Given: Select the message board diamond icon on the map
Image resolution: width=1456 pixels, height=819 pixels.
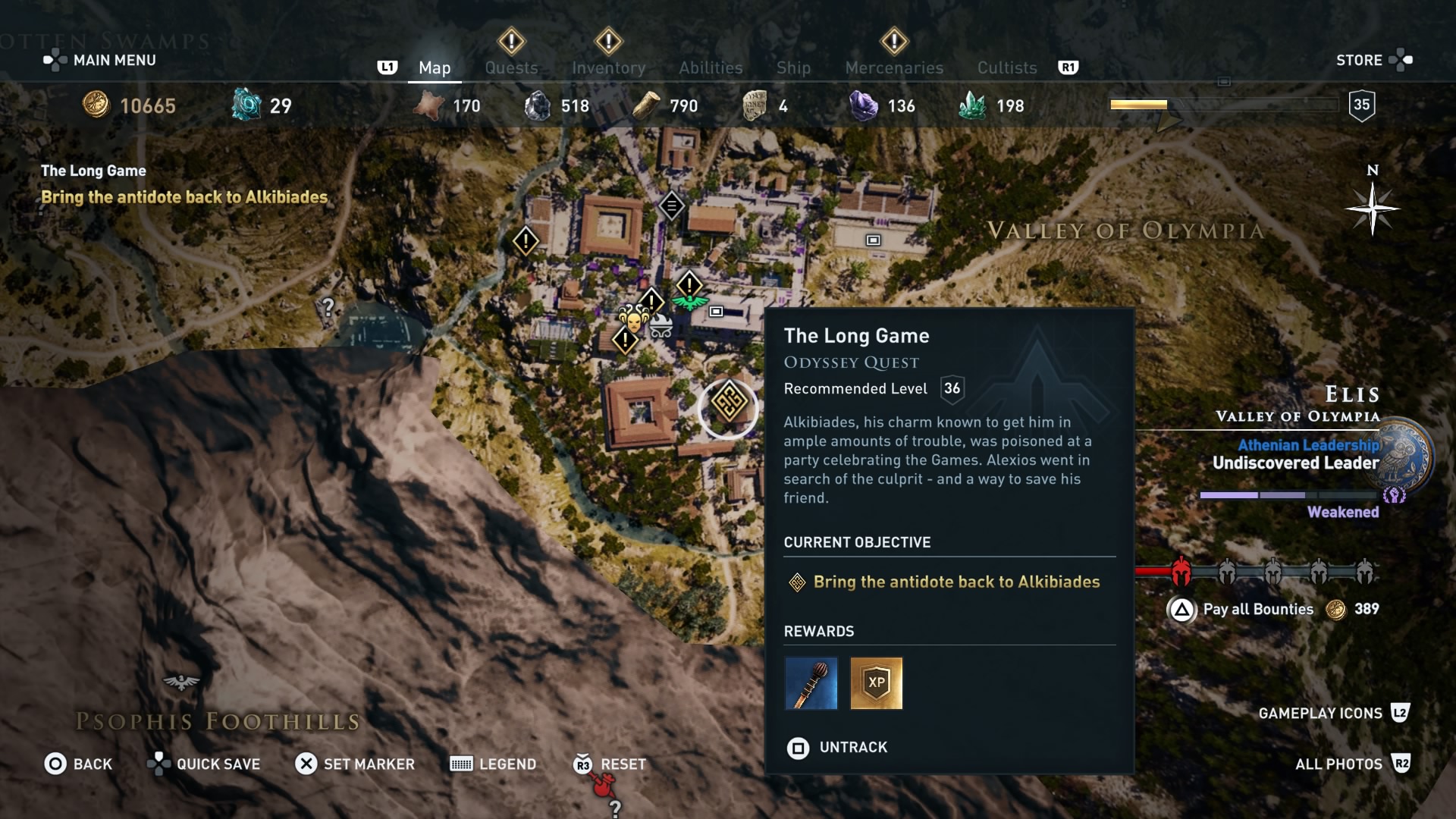Looking at the screenshot, I should pos(670,205).
